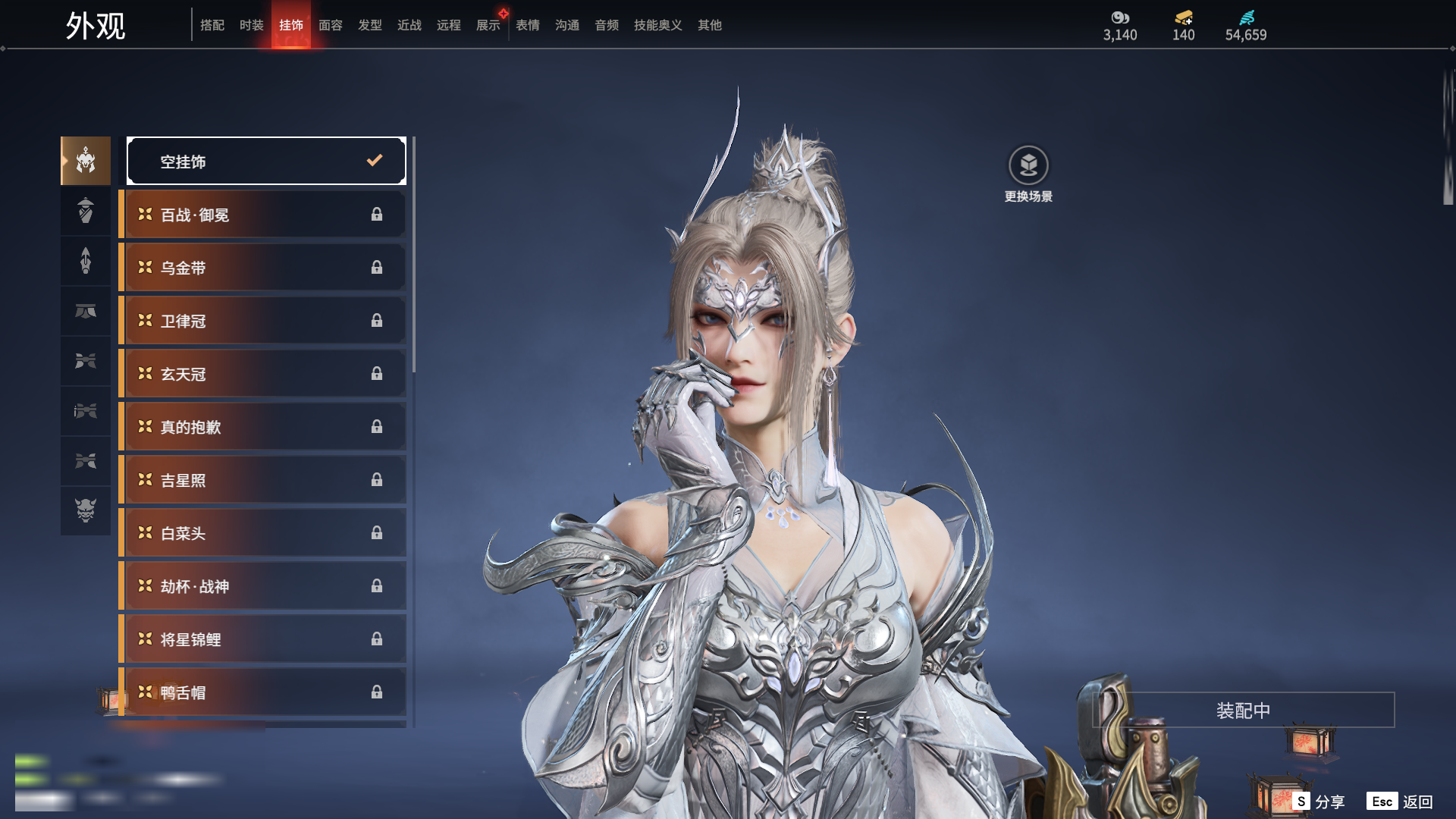1456x819 pixels.
Task: Select the head accessory category icon
Action: tap(86, 161)
